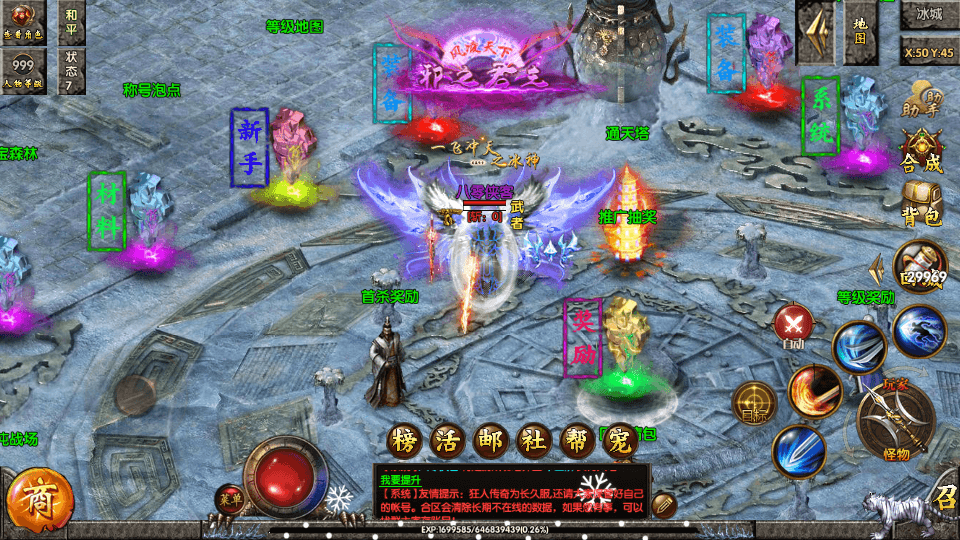960x540 pixels.
Task: Open the 背包 backpack inventory
Action: 921,202
